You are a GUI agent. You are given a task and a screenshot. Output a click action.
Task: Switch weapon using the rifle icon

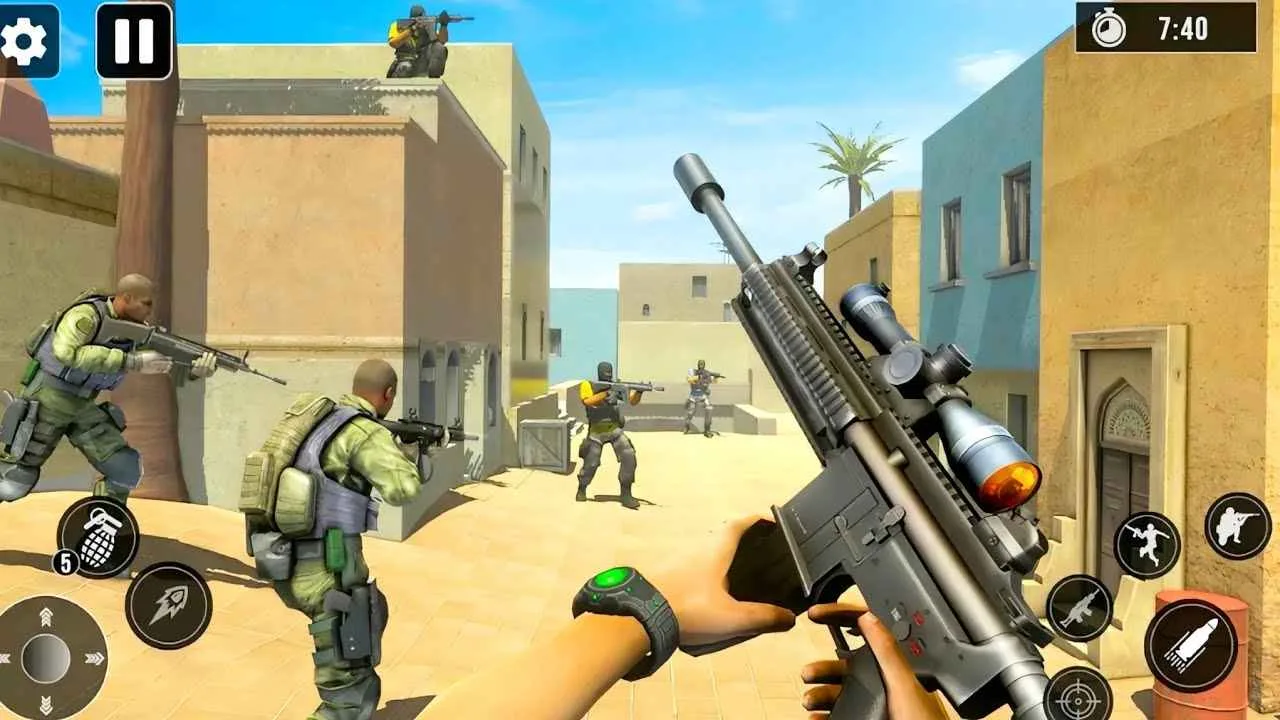click(1079, 608)
